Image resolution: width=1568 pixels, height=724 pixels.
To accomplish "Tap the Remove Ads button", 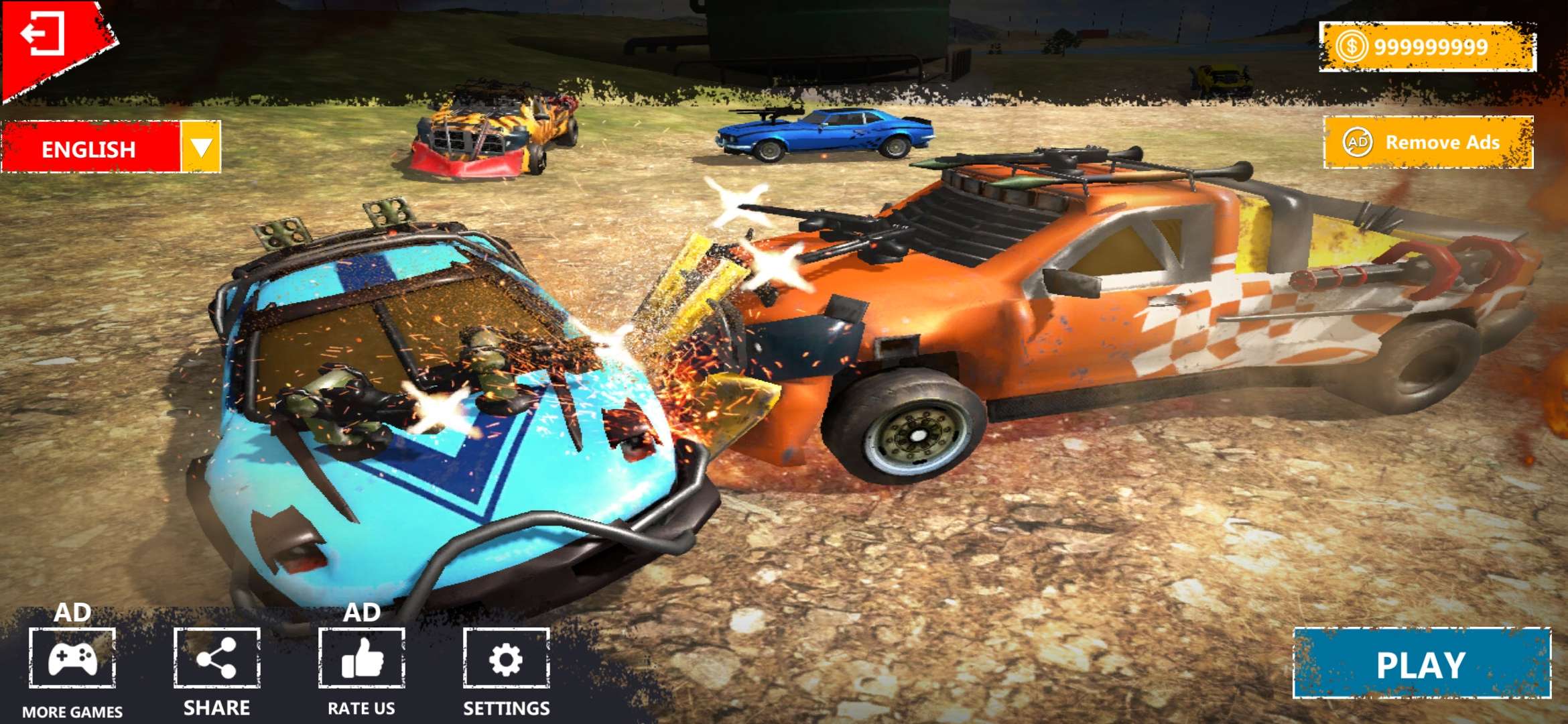I will coord(1428,142).
